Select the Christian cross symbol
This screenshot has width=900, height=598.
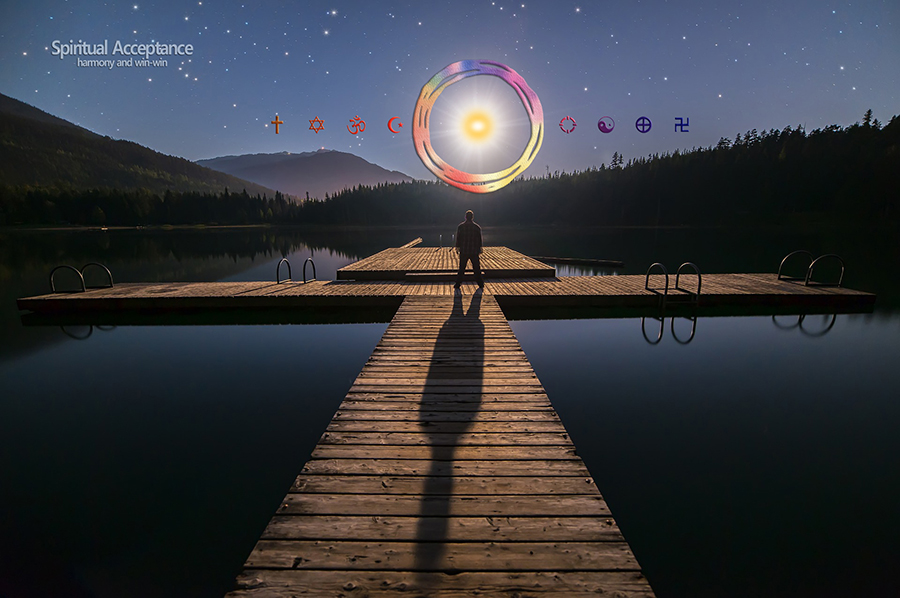tap(276, 124)
